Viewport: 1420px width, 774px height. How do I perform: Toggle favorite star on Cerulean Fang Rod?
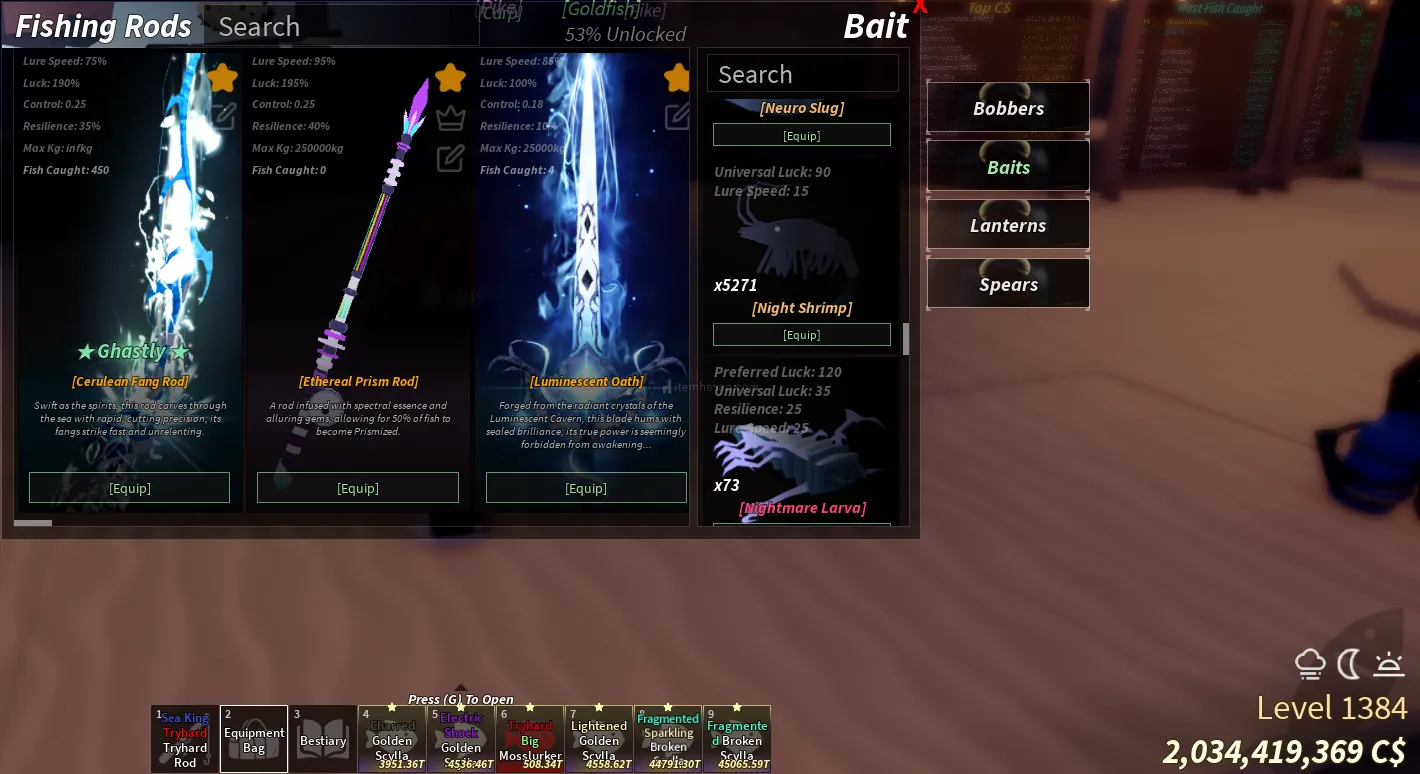(x=222, y=77)
